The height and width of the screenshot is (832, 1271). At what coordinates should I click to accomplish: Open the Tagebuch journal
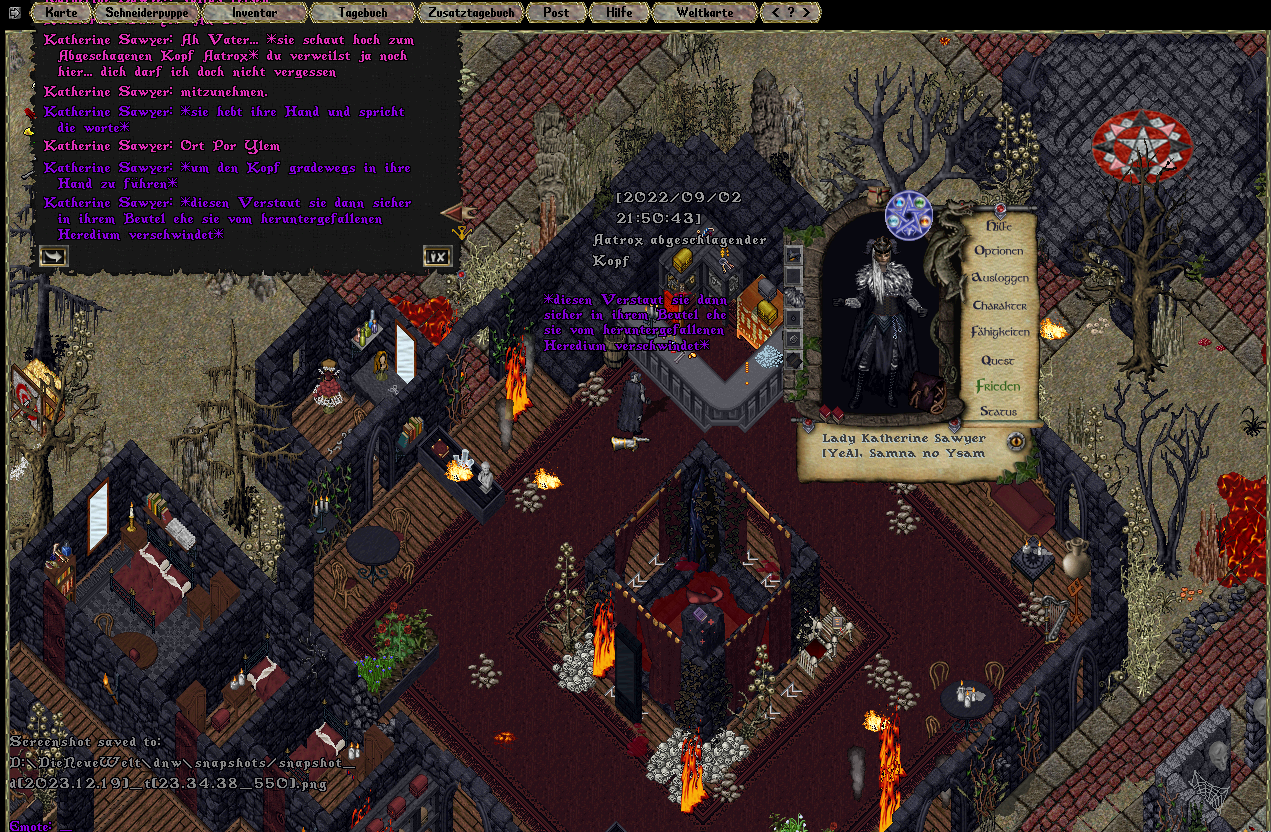pos(361,13)
